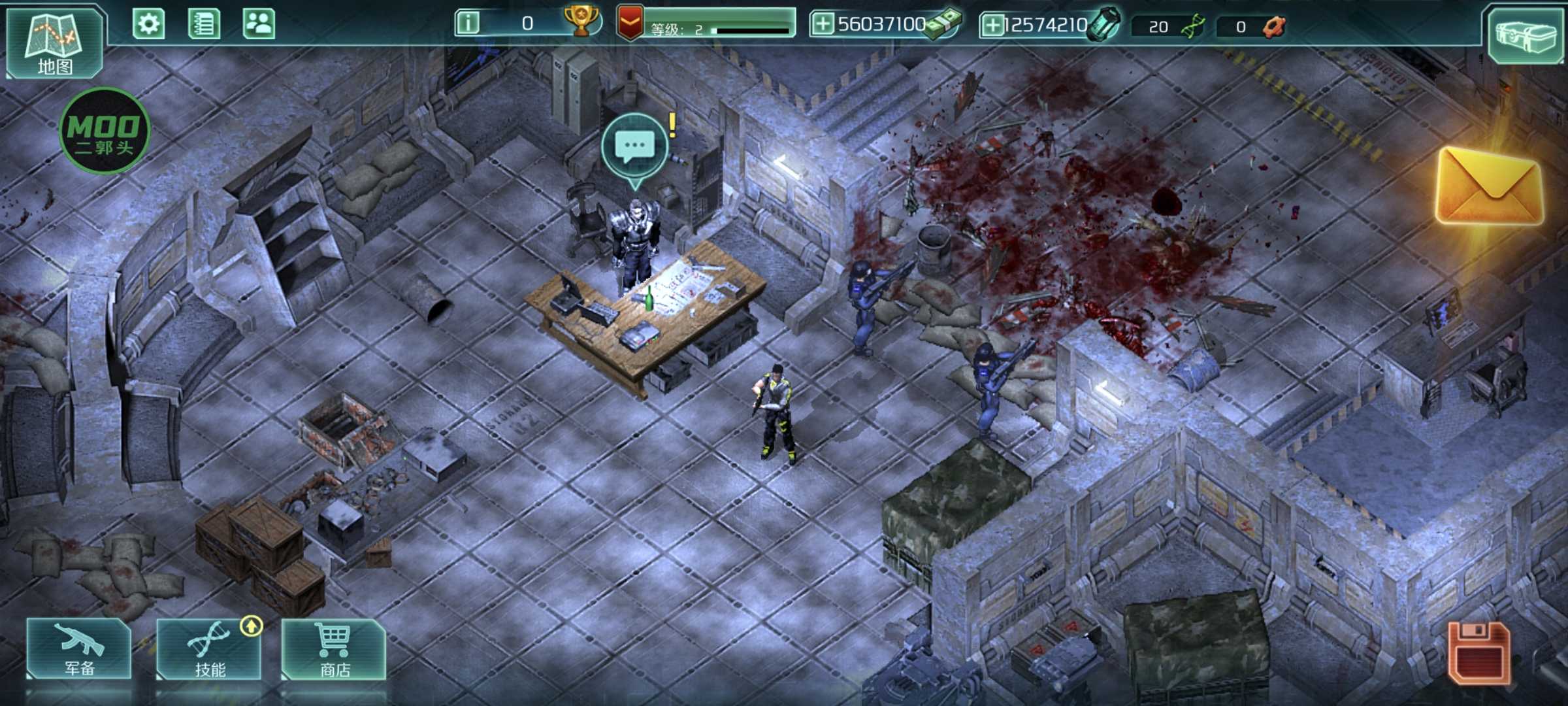Talk via the speech bubble prompt
Screen dimensions: 1568x706
(x=634, y=146)
